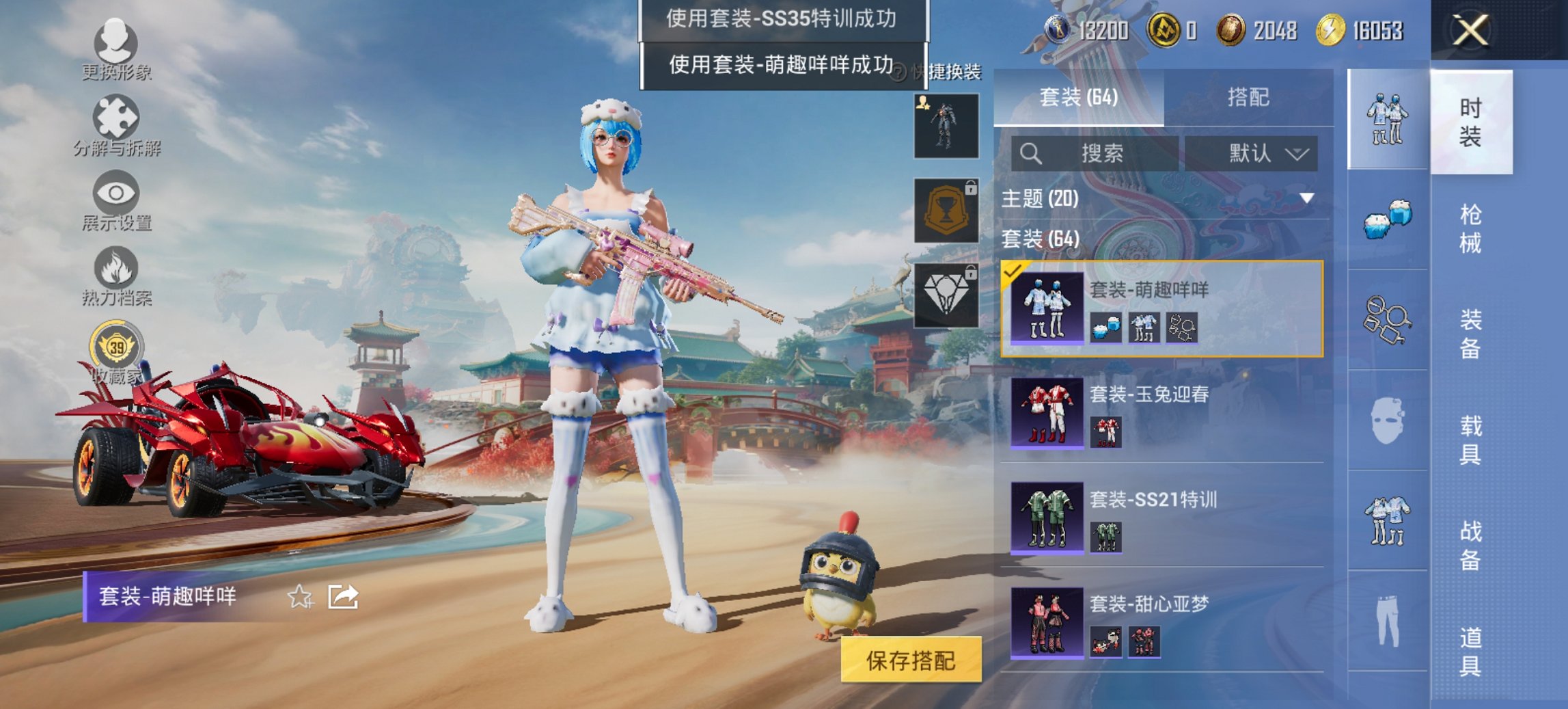The image size is (1568, 709).
Task: Open 更换形象 change appearance panel
Action: tap(116, 41)
